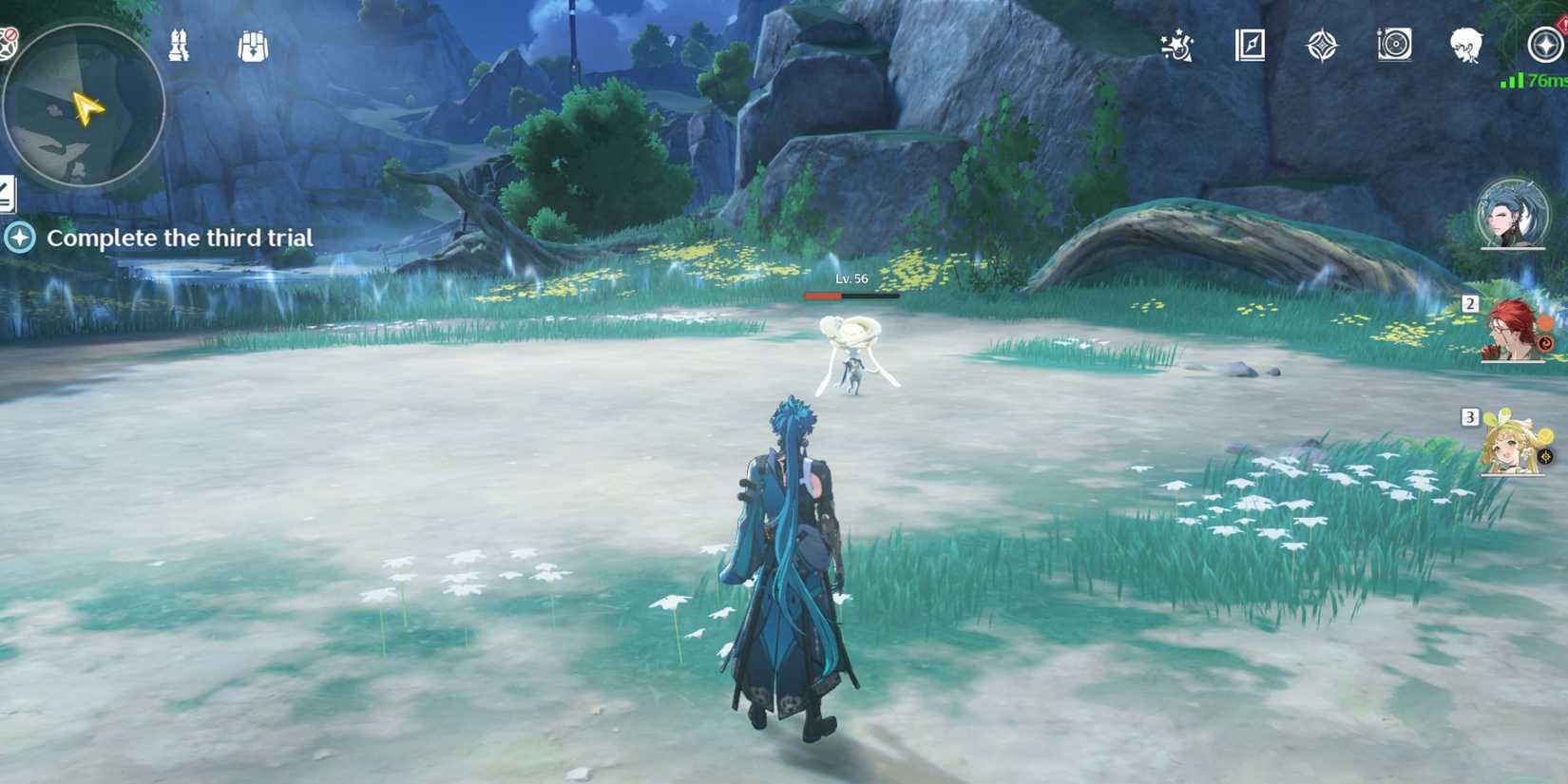Click the quest tracker star icon
1568x784 pixels.
[x=19, y=239]
